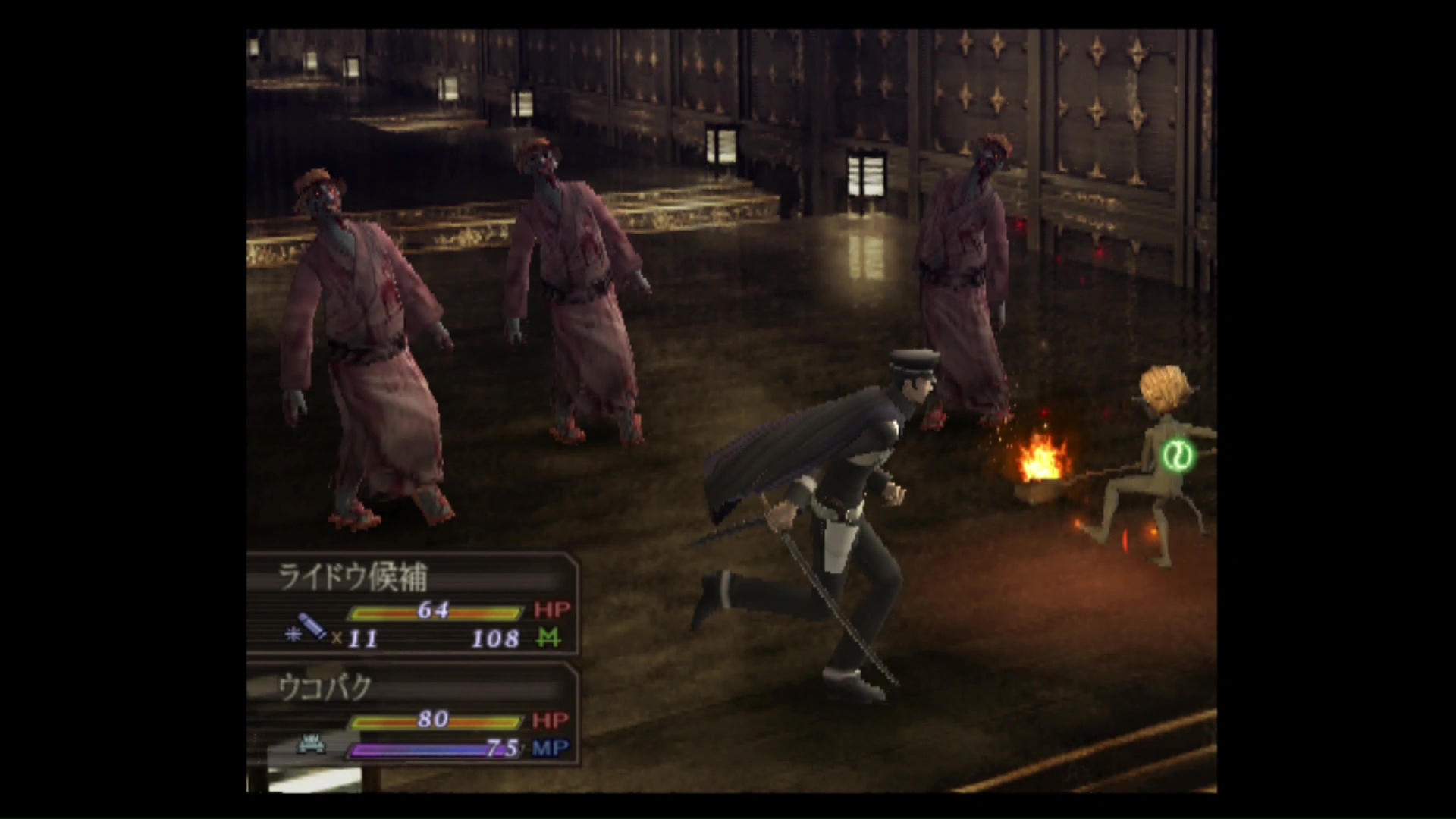Click the MAG value reading 108
This screenshot has height=819, width=1456.
tap(497, 639)
